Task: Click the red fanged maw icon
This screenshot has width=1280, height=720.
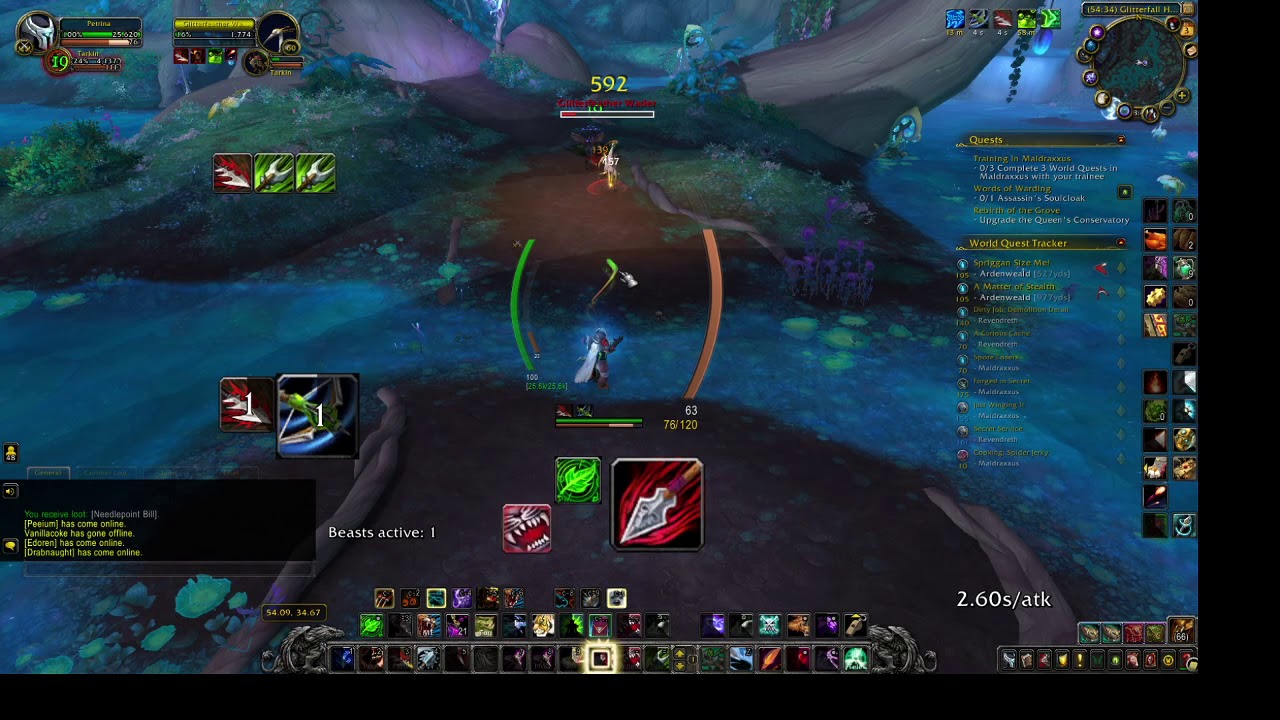Action: pyautogui.click(x=527, y=528)
